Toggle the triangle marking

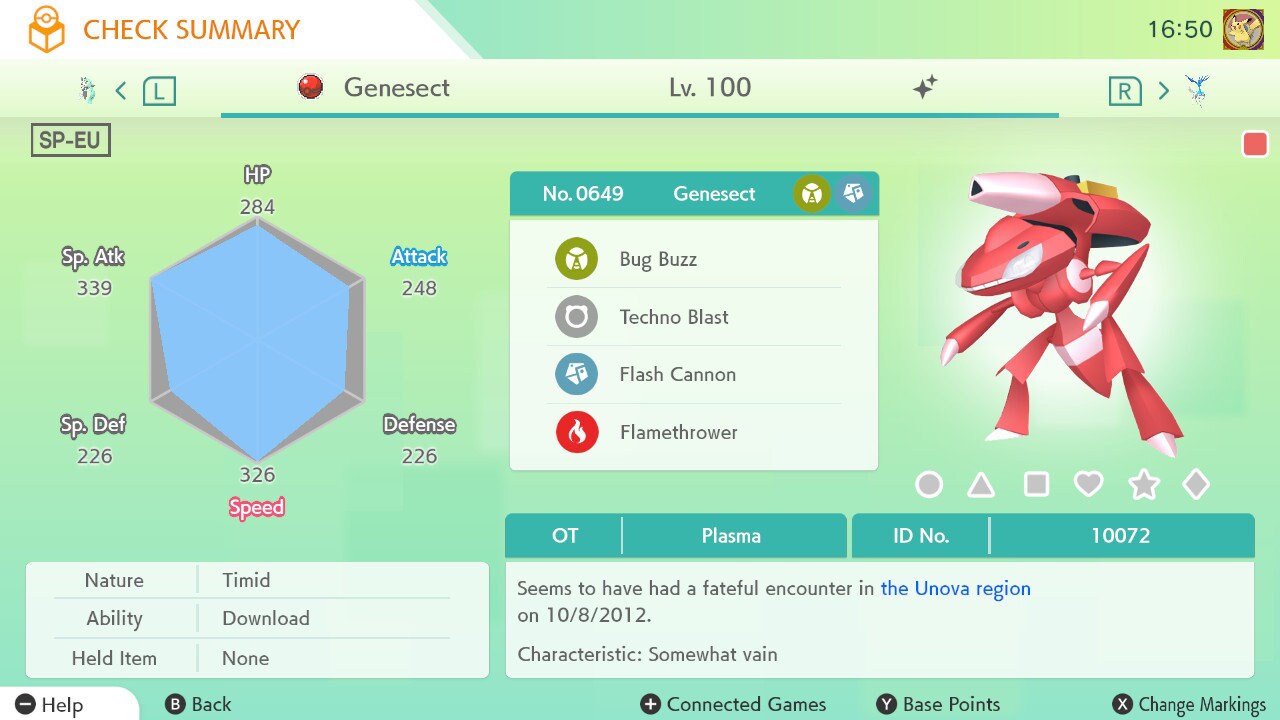pyautogui.click(x=981, y=485)
